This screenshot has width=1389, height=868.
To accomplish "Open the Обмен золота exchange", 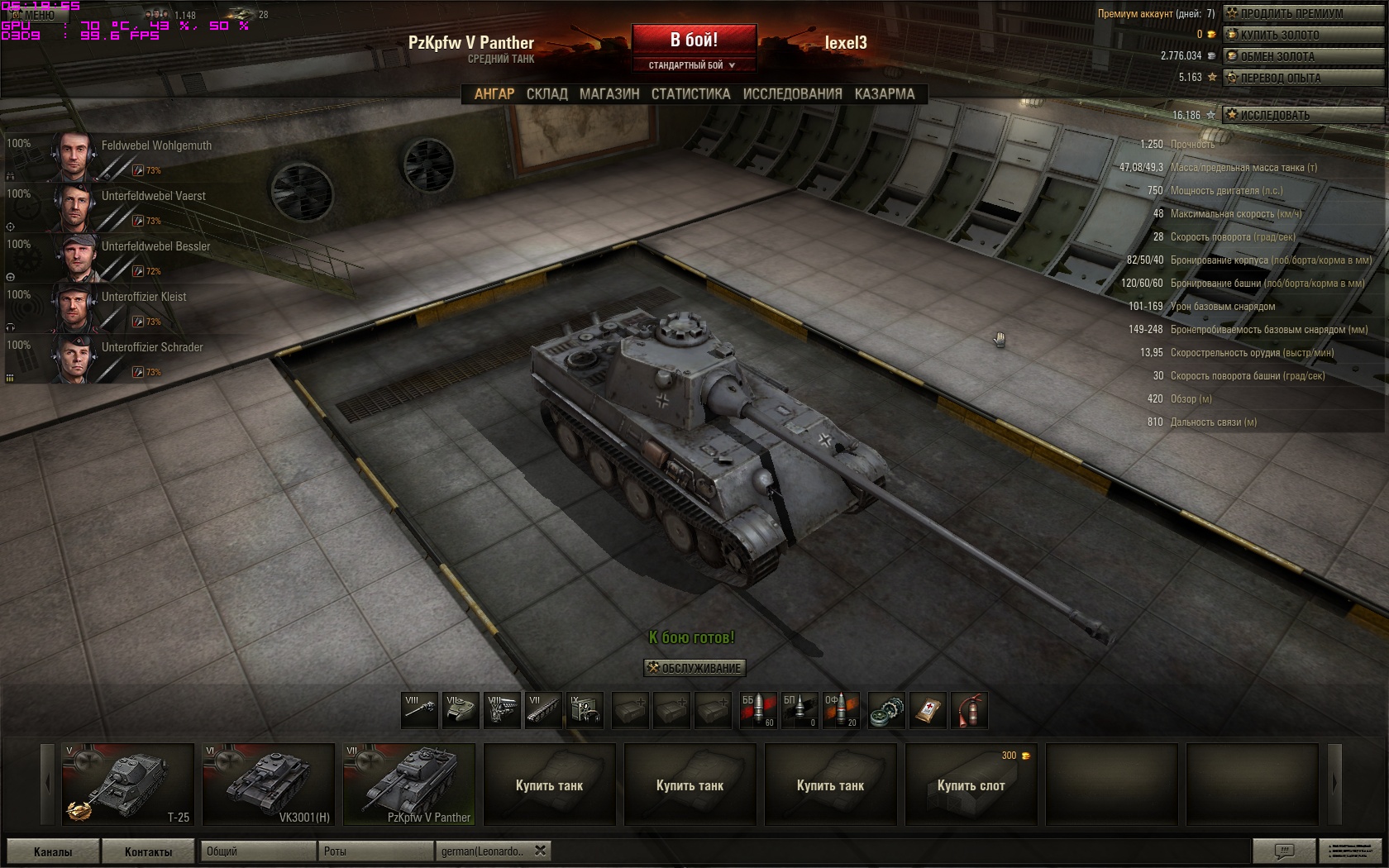I will click(1291, 56).
